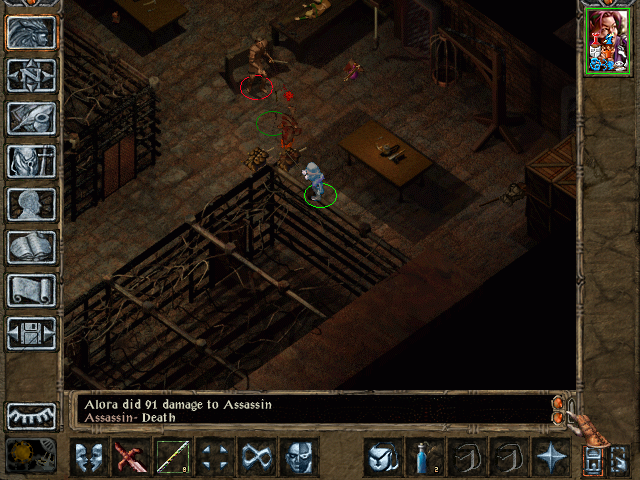Open game options with the floppy disk icon
This screenshot has width=640, height=480.
click(32, 333)
